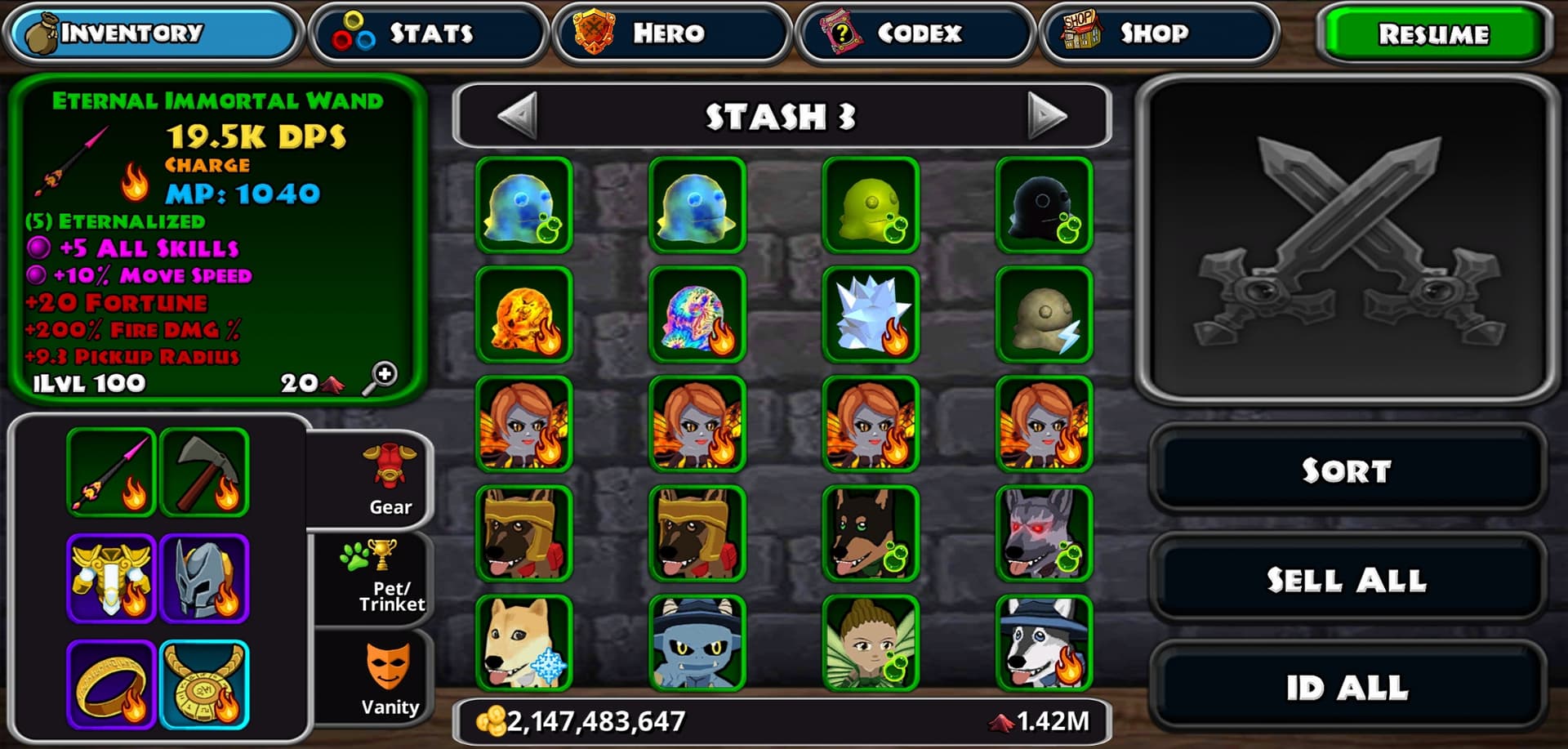Inspect item details with the magnifier icon
The width and height of the screenshot is (1568, 749).
point(381,377)
